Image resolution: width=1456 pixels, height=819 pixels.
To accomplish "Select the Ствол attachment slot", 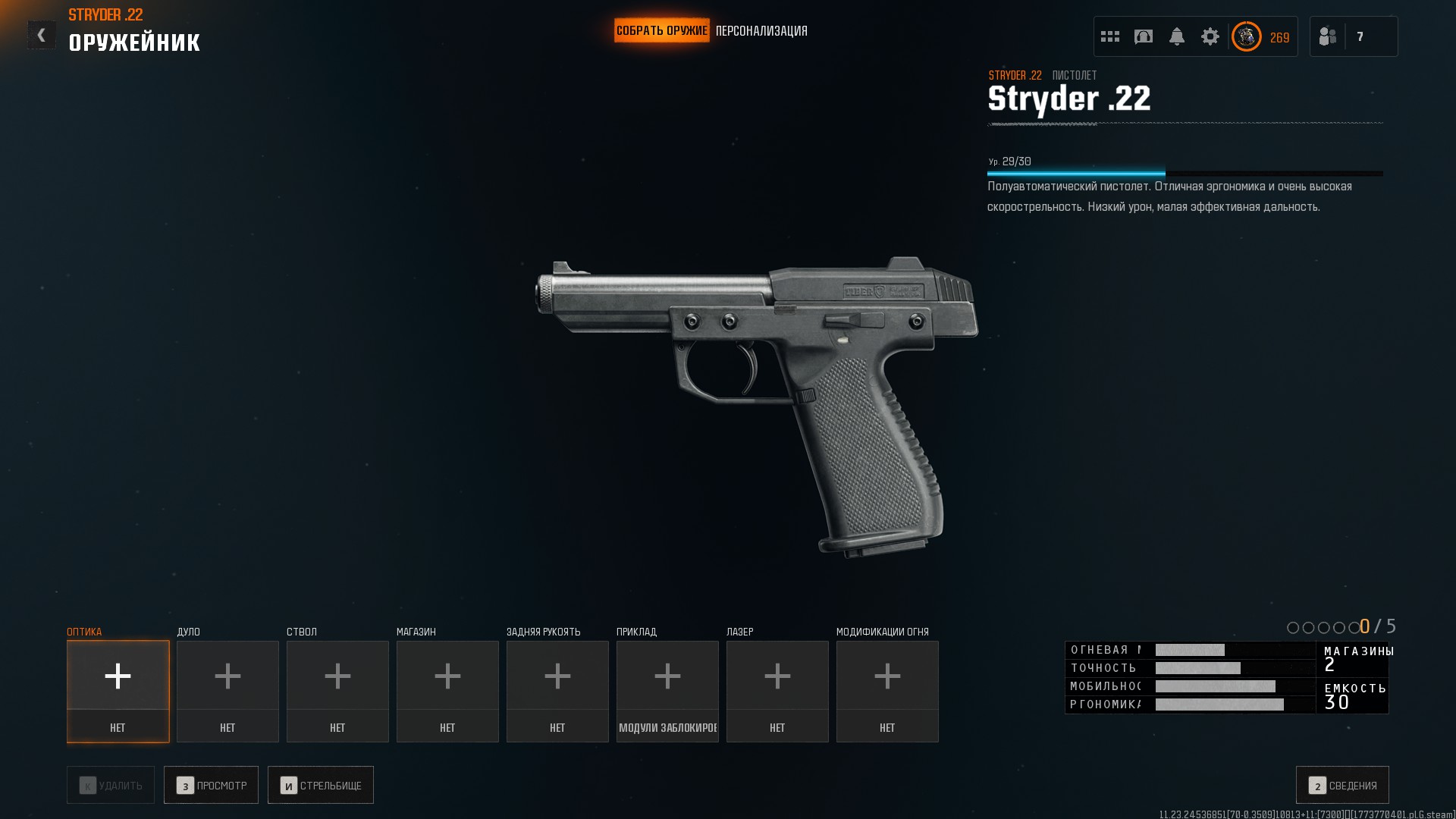I will pyautogui.click(x=337, y=691).
